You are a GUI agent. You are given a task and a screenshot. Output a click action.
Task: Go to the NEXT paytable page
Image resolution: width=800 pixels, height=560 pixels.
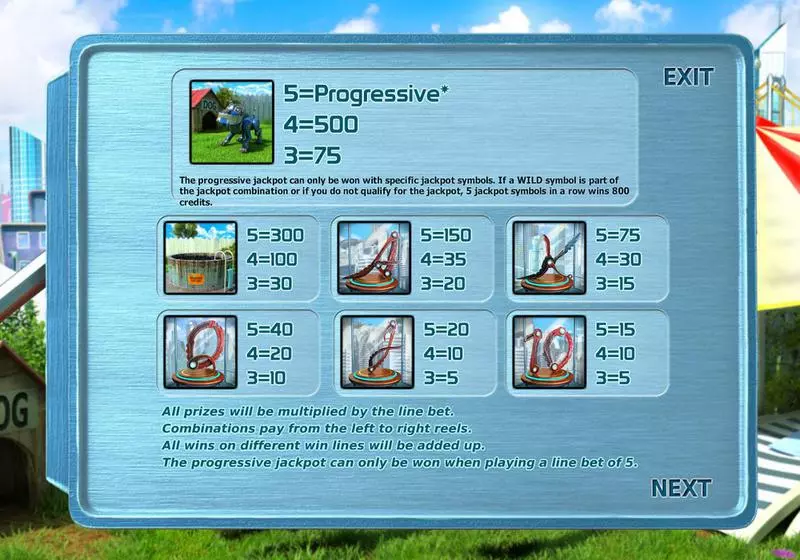coord(681,488)
